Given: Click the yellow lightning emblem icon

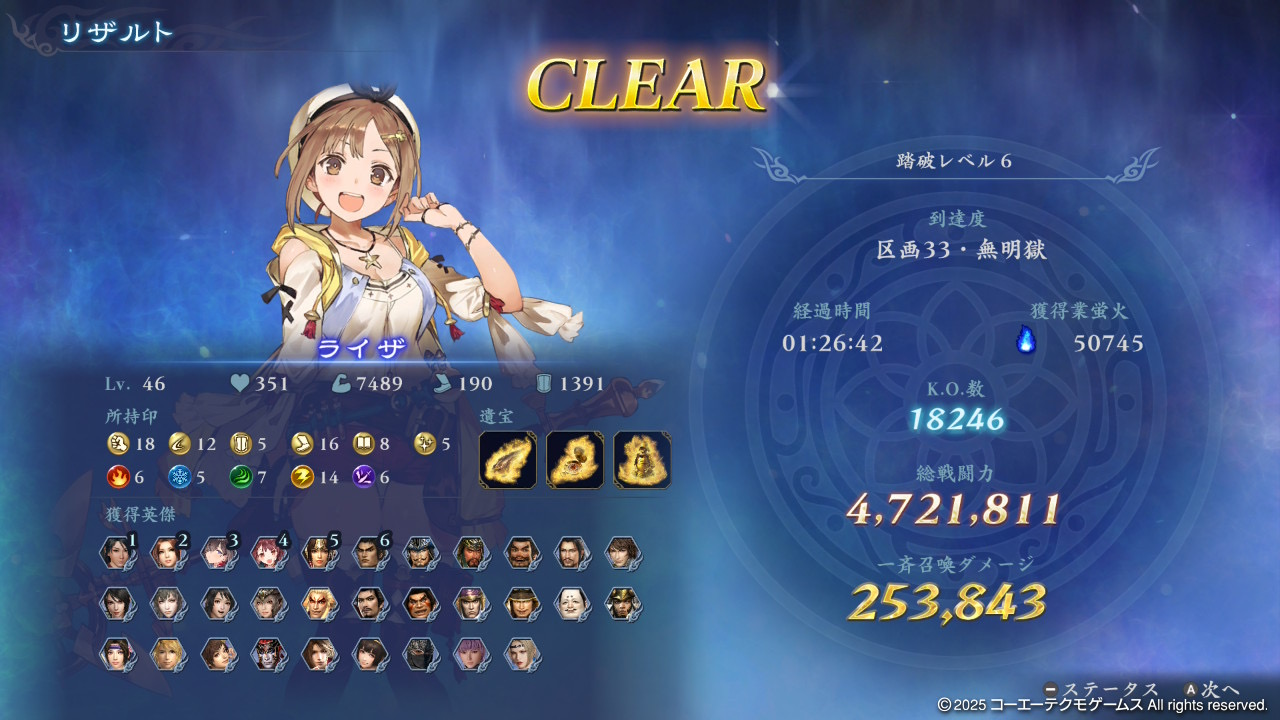Looking at the screenshot, I should (x=302, y=477).
